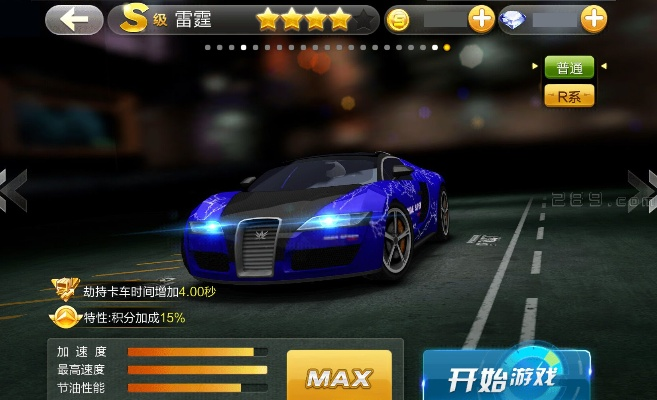Select the green 普通 mode button
Image resolution: width=657 pixels, height=400 pixels.
click(x=569, y=68)
